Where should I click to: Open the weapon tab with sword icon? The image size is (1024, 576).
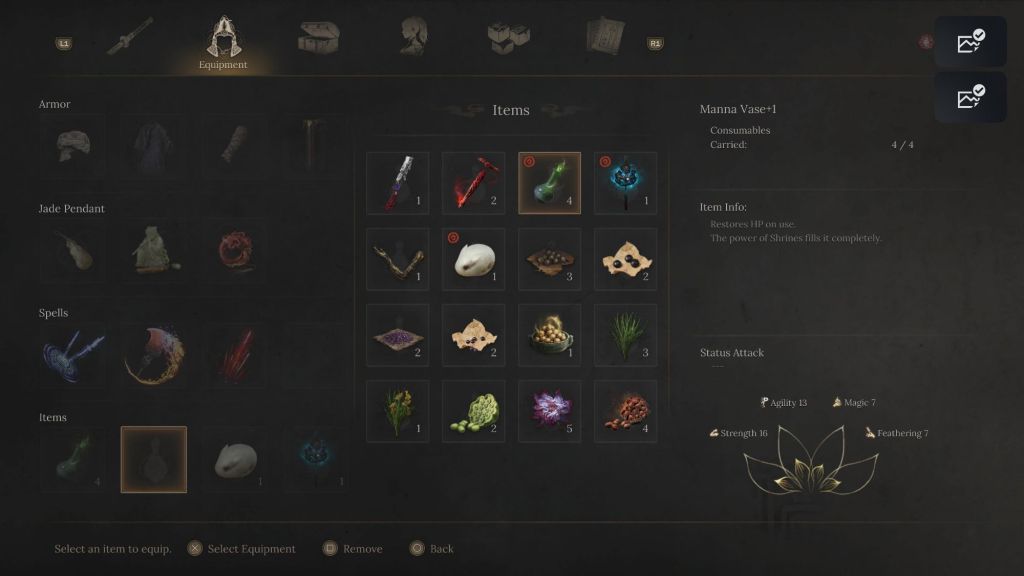130,36
